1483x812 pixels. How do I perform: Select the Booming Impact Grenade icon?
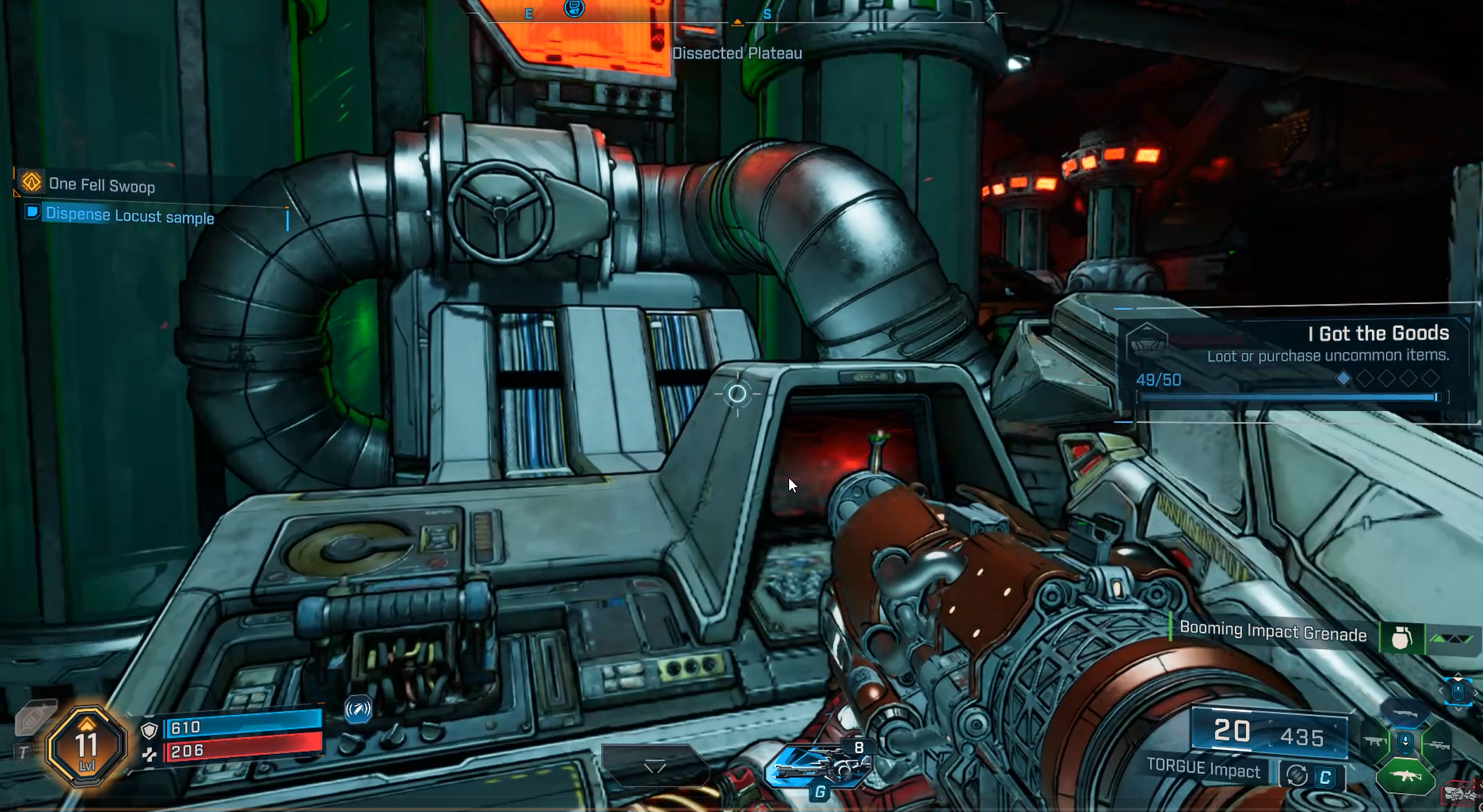[1401, 638]
